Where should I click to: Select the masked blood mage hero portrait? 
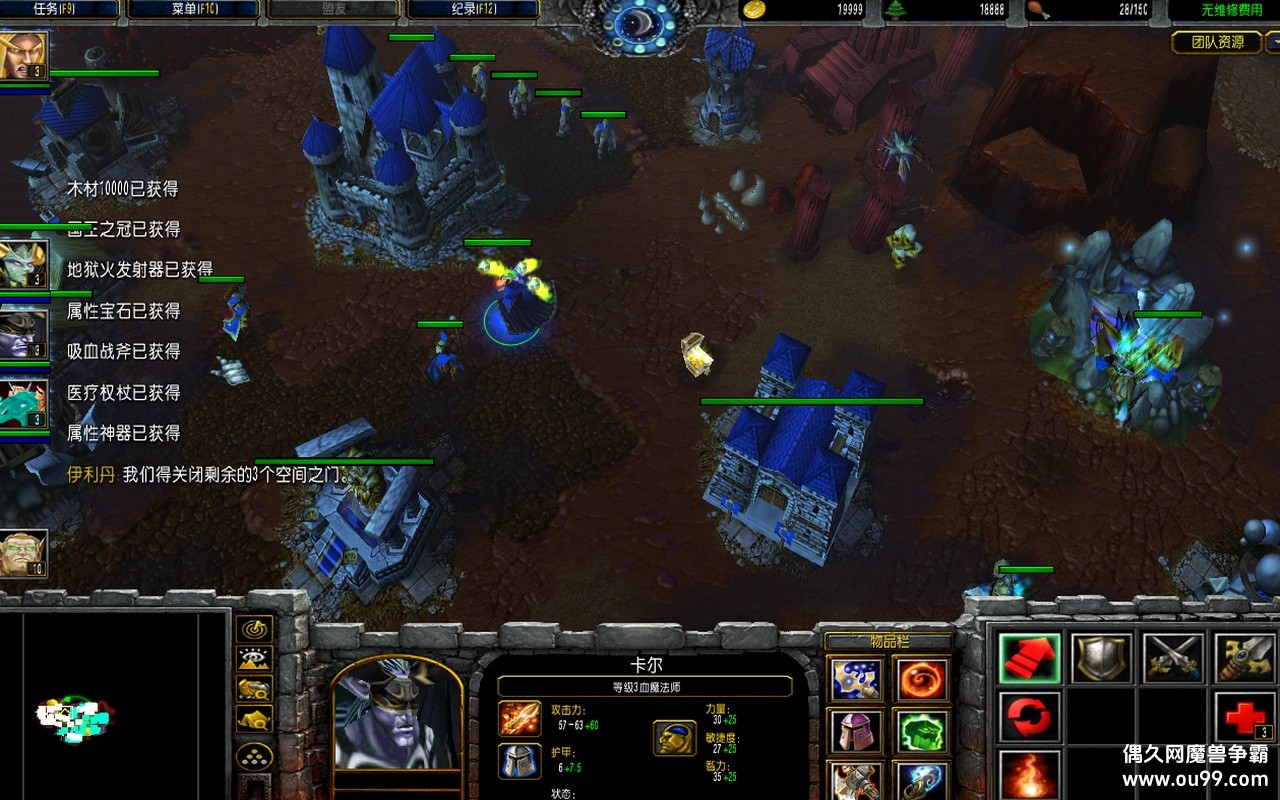(x=24, y=334)
